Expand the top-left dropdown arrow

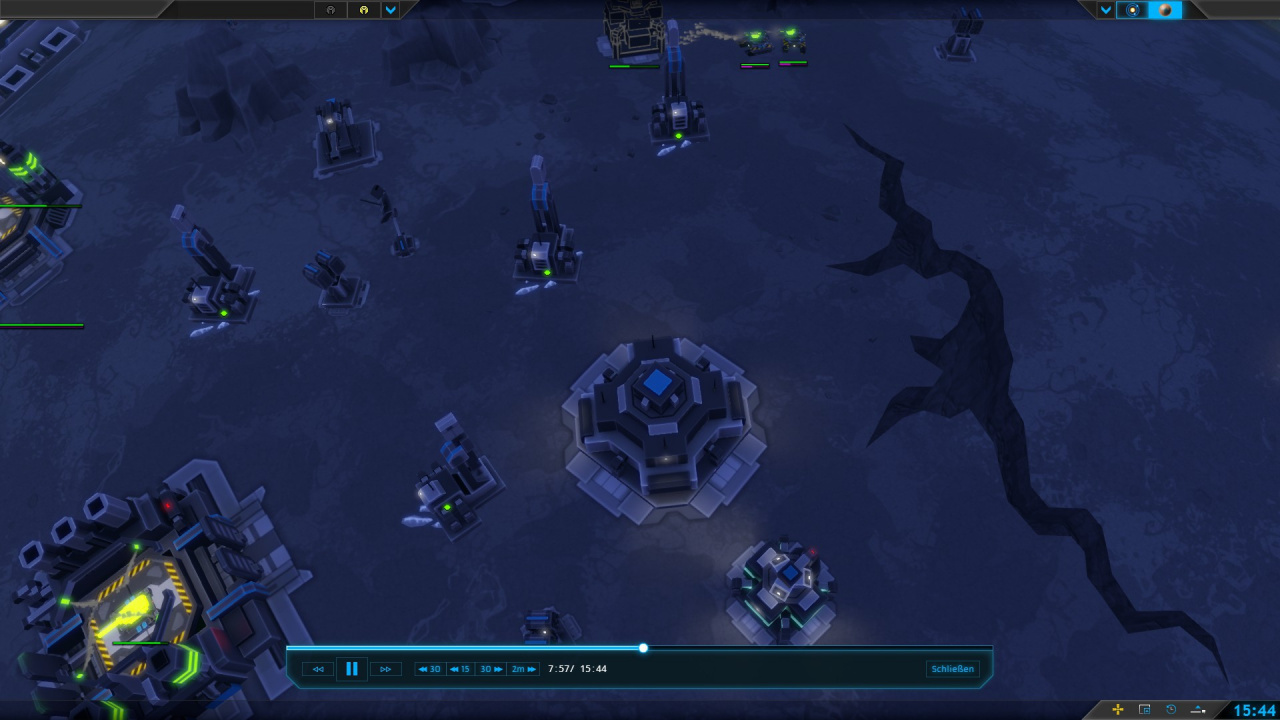(x=391, y=10)
